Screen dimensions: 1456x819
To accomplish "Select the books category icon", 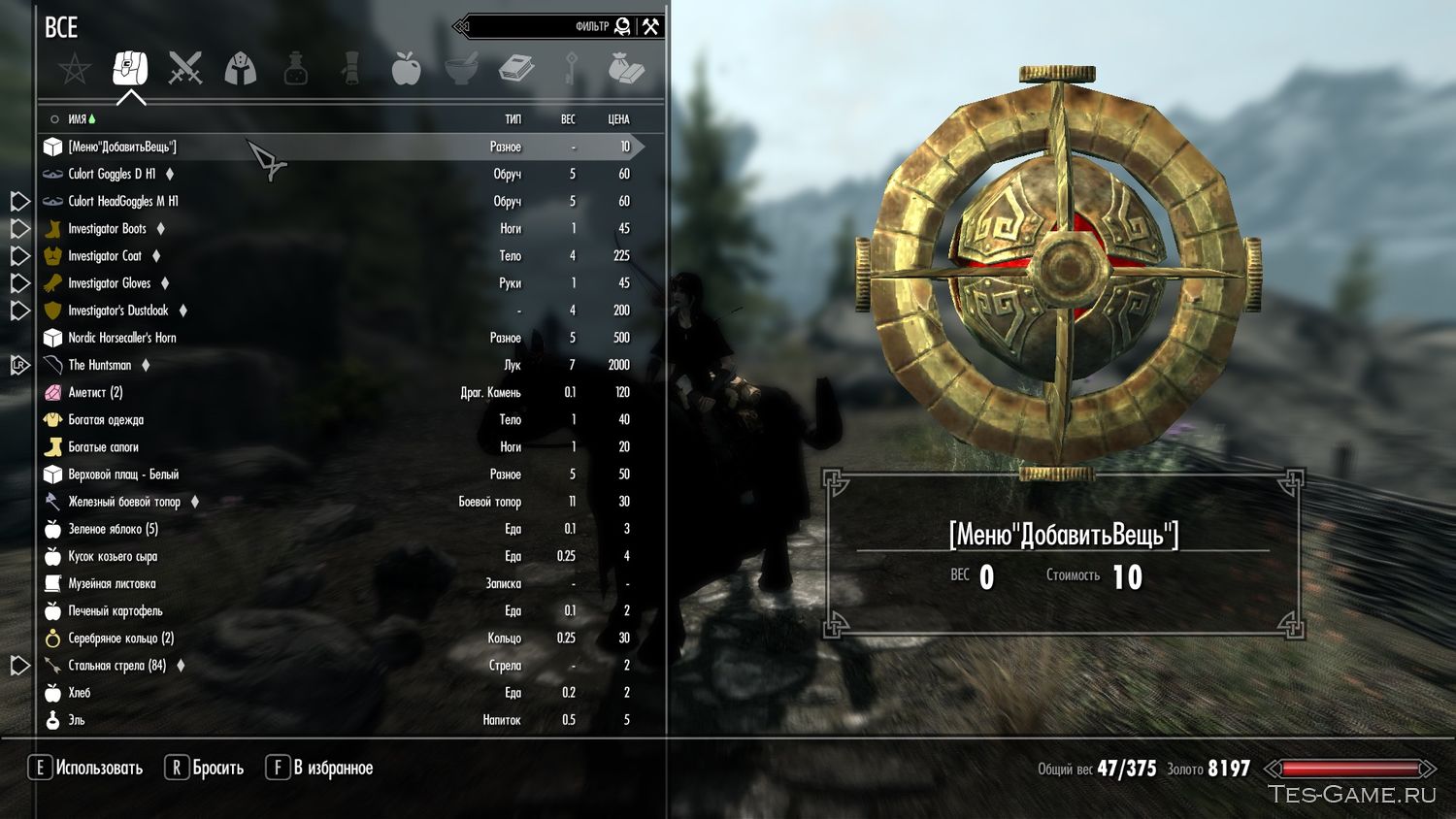I will [x=516, y=68].
